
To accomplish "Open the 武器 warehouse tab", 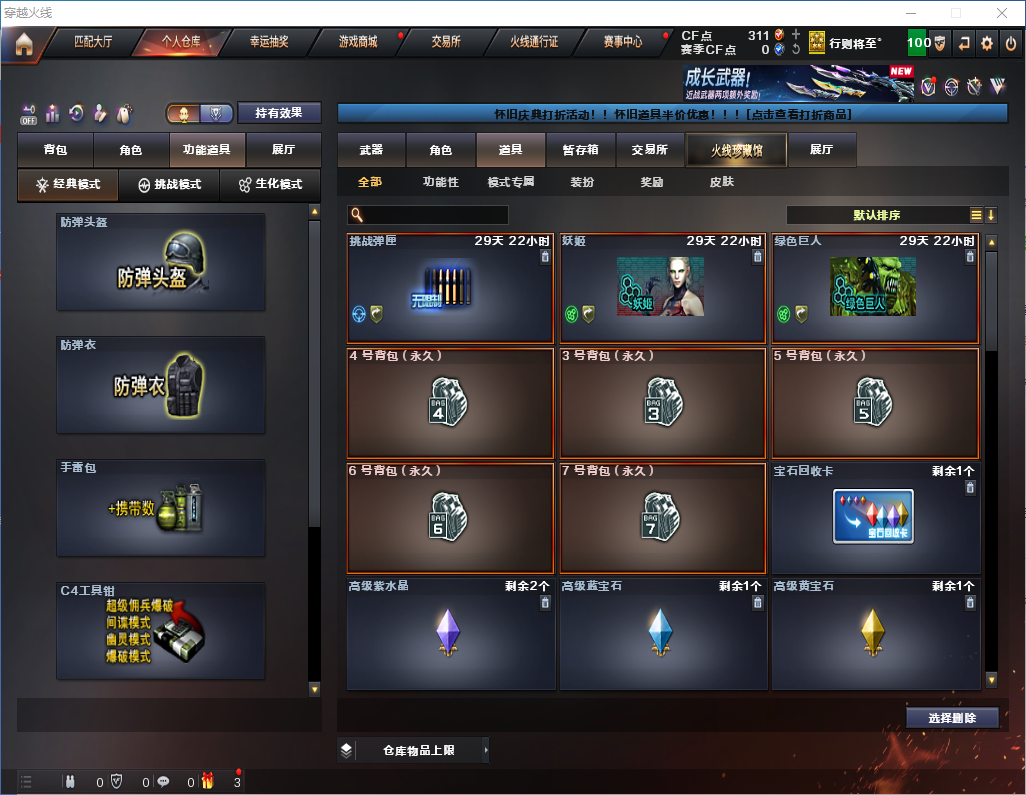I will click(x=371, y=150).
